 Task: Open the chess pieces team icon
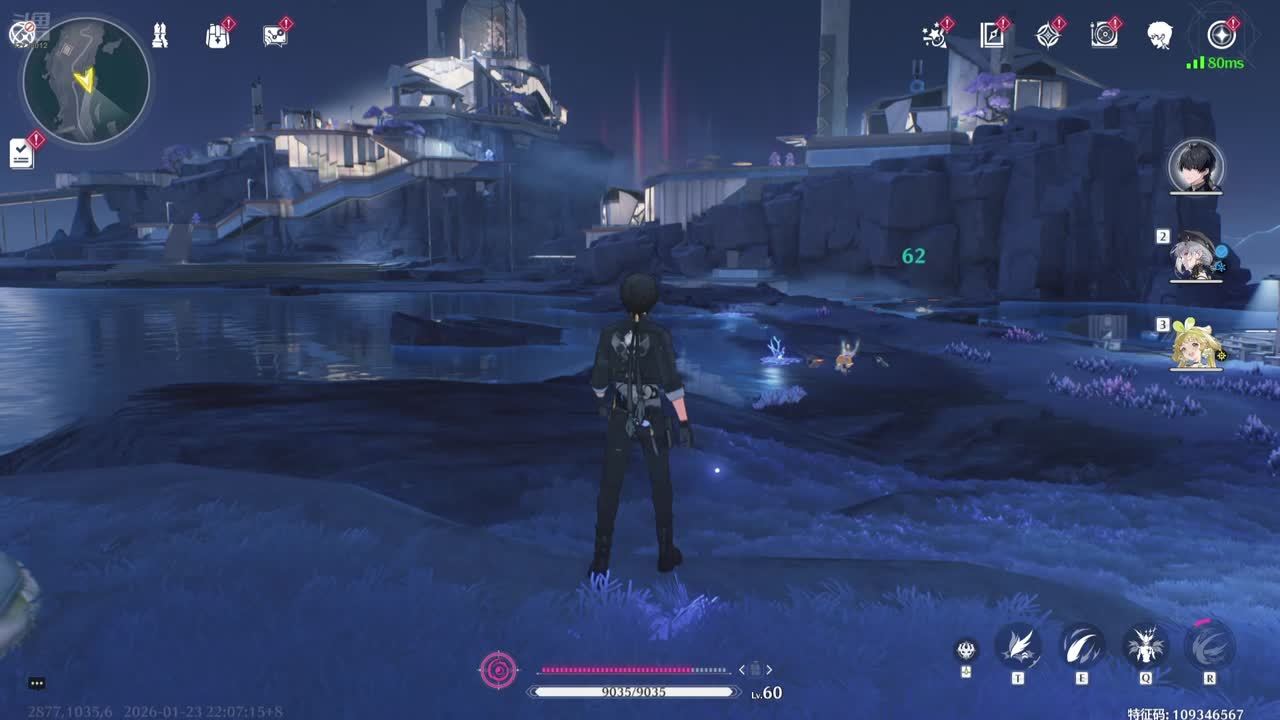[x=160, y=35]
